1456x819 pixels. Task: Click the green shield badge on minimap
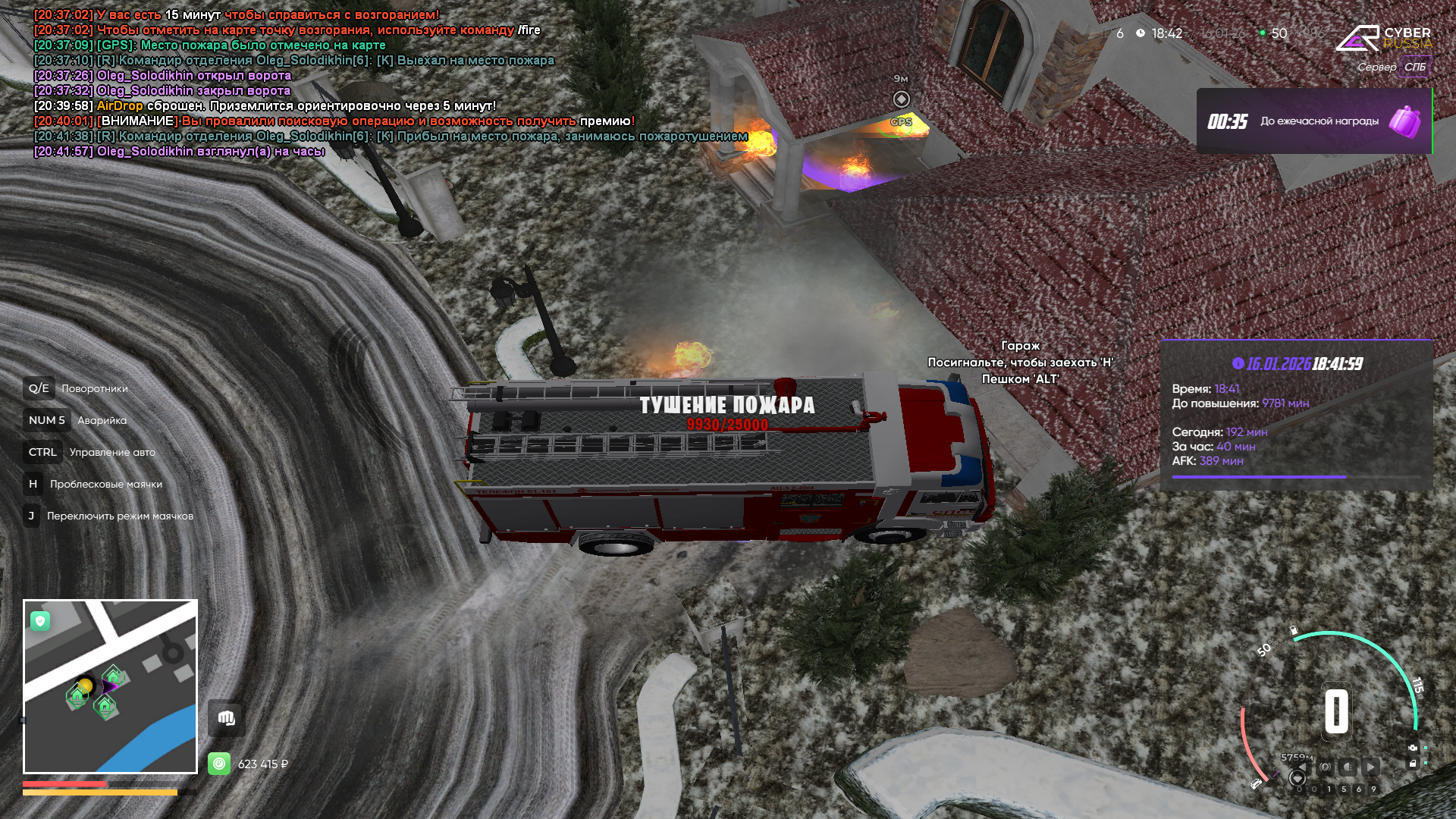point(40,621)
